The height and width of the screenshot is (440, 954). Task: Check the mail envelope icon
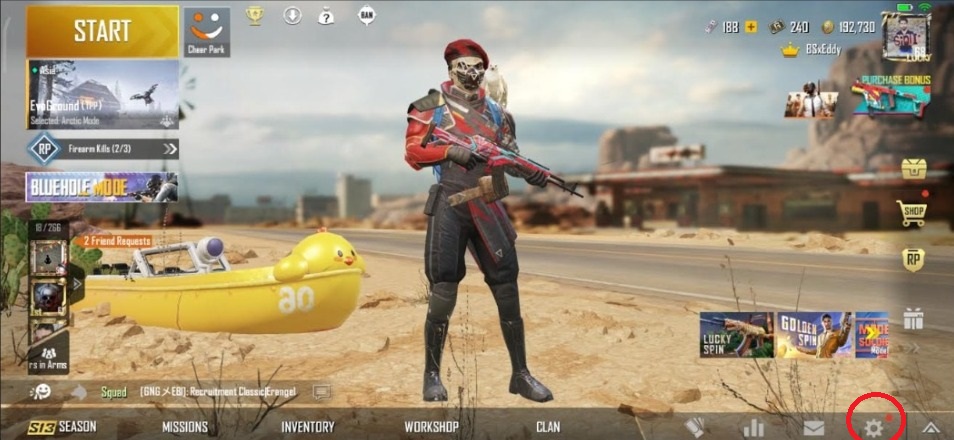[814, 427]
